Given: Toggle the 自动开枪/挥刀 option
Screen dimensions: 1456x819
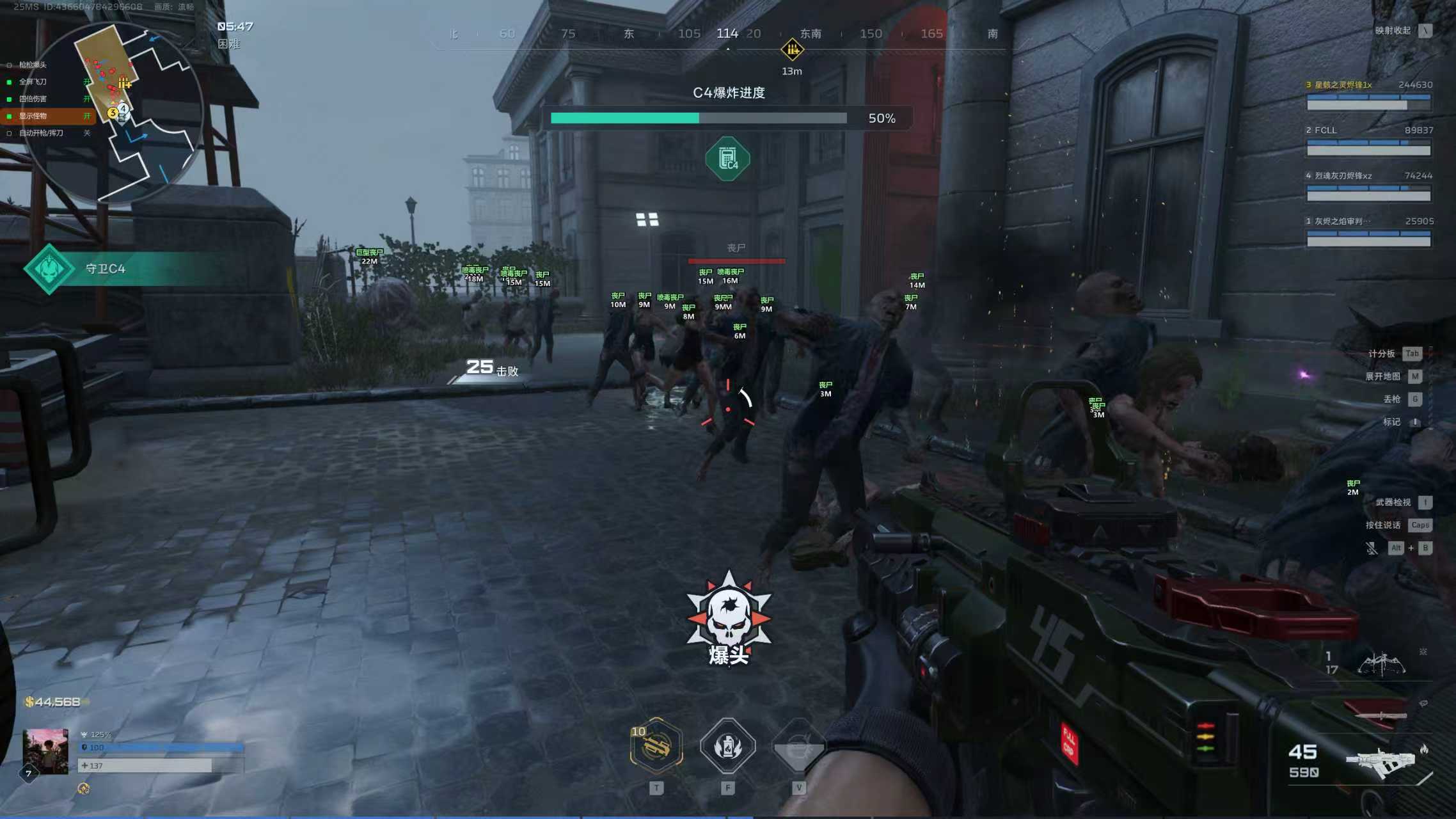Looking at the screenshot, I should click(x=41, y=133).
